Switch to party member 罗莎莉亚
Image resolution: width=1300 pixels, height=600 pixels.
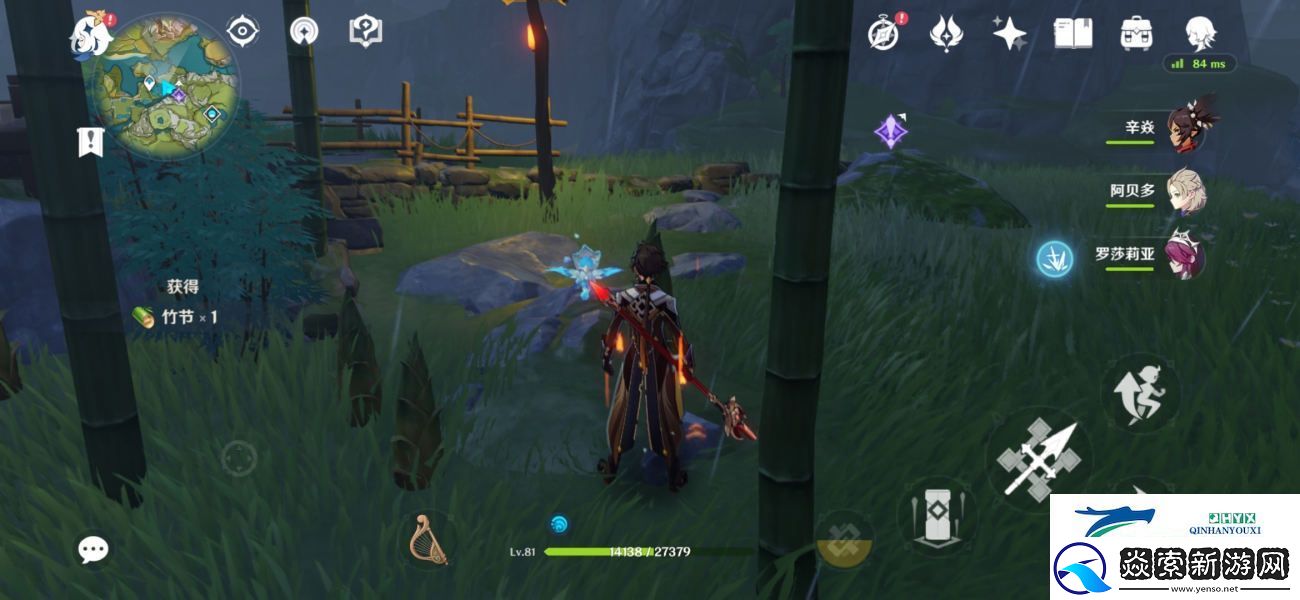click(1186, 255)
